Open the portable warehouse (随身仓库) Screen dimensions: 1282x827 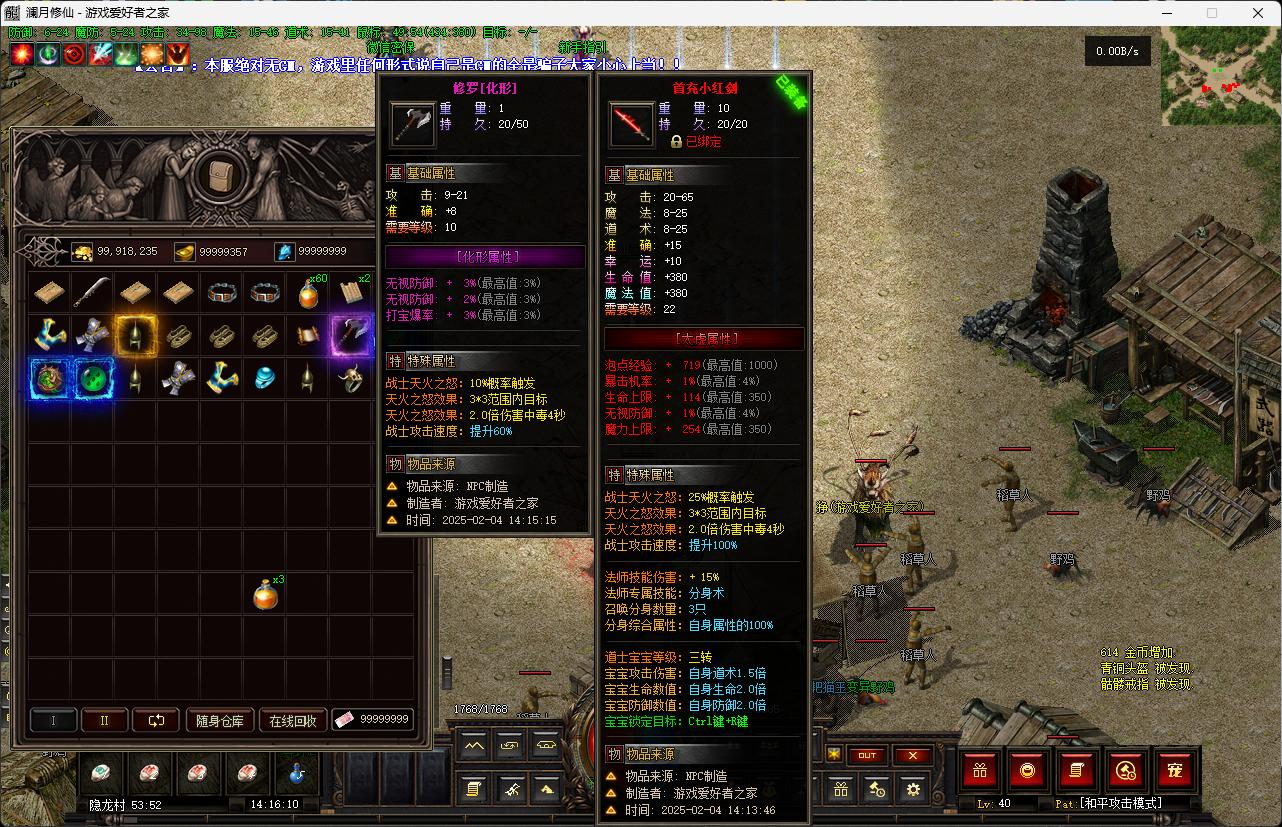coord(220,720)
